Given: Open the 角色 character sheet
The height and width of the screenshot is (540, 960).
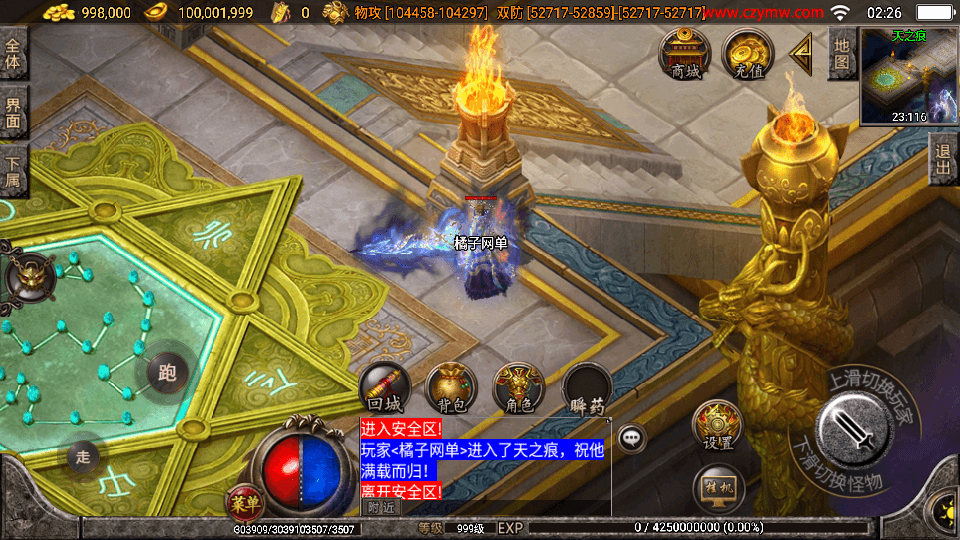Looking at the screenshot, I should (x=519, y=388).
